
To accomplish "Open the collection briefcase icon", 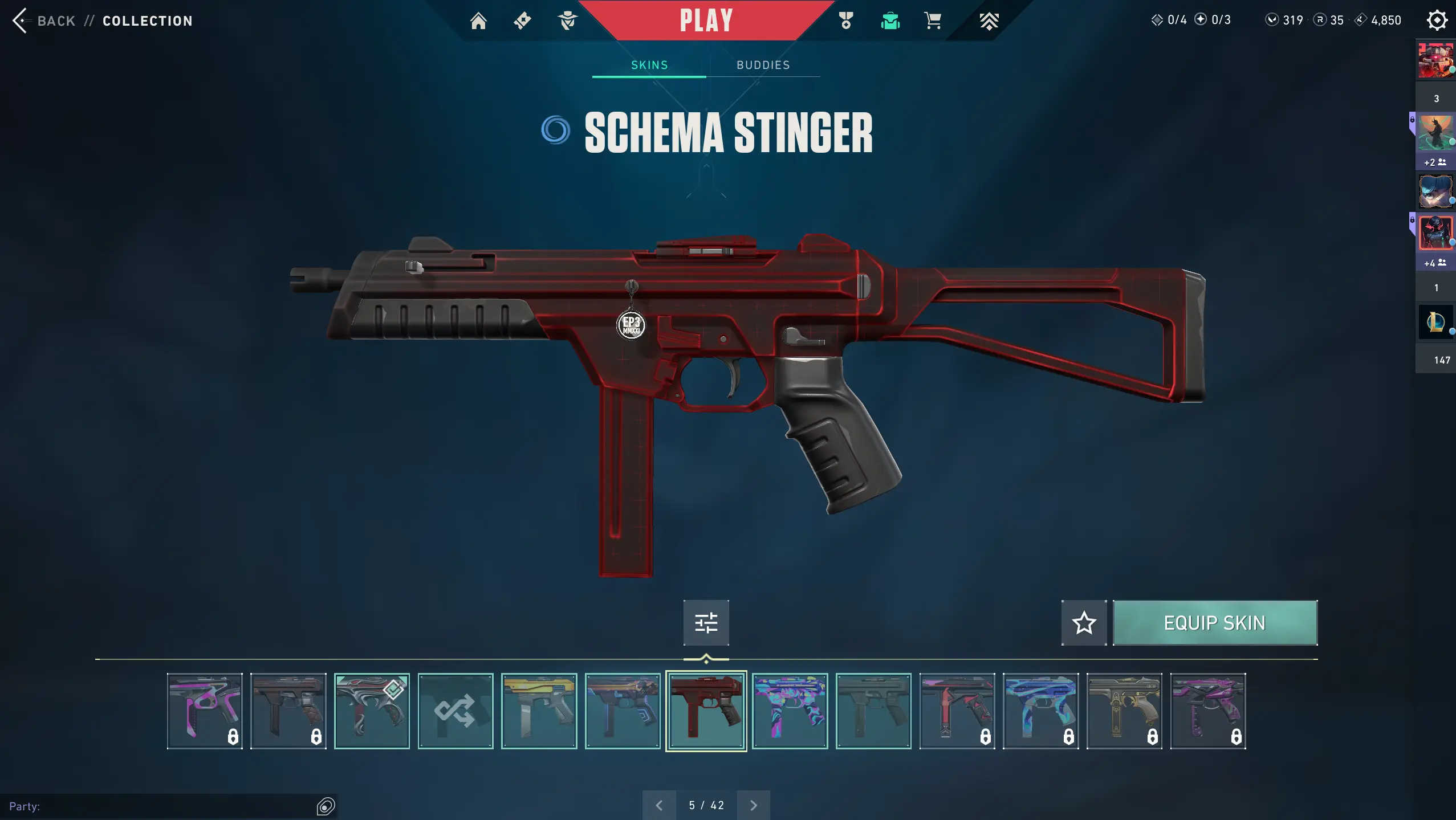I will tap(890, 21).
